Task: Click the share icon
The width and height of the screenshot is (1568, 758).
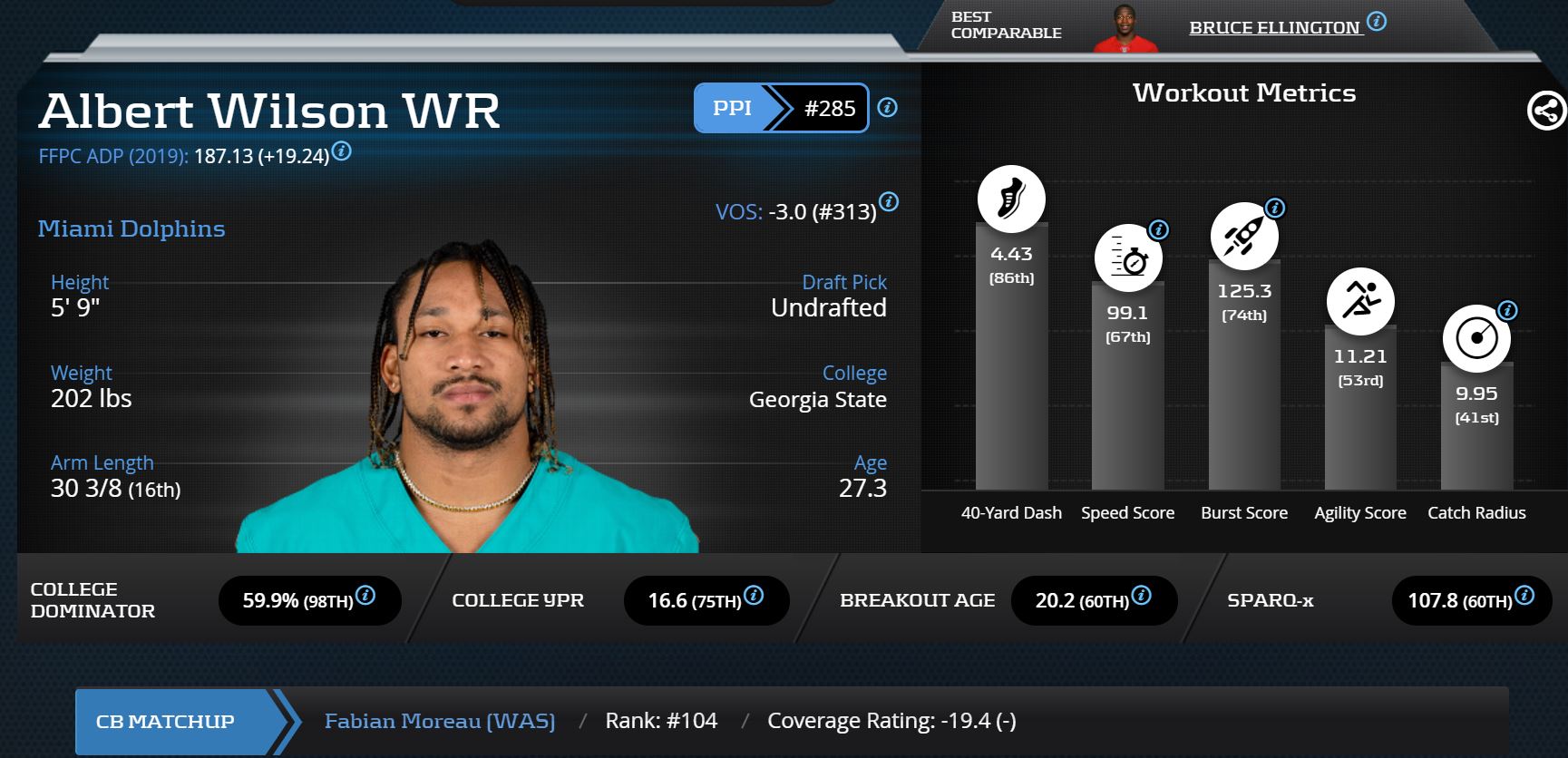Action: coord(1546,112)
